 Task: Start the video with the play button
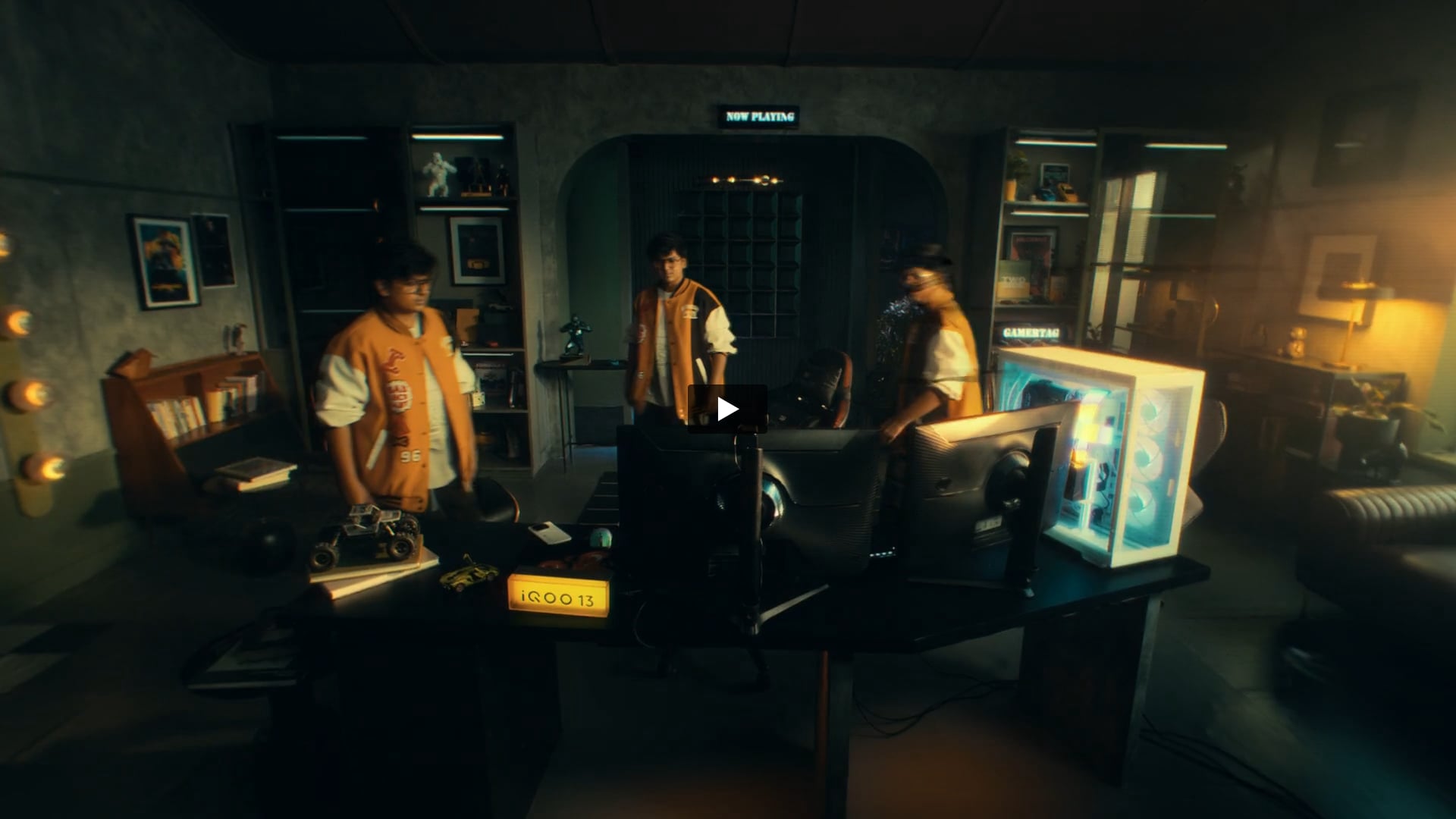coord(727,409)
